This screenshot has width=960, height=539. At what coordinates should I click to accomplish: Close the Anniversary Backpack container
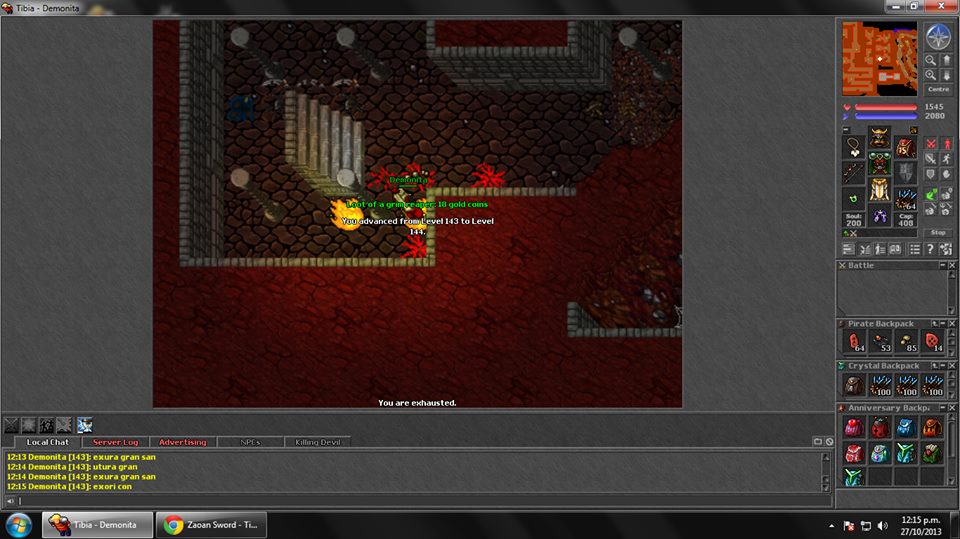click(x=950, y=408)
